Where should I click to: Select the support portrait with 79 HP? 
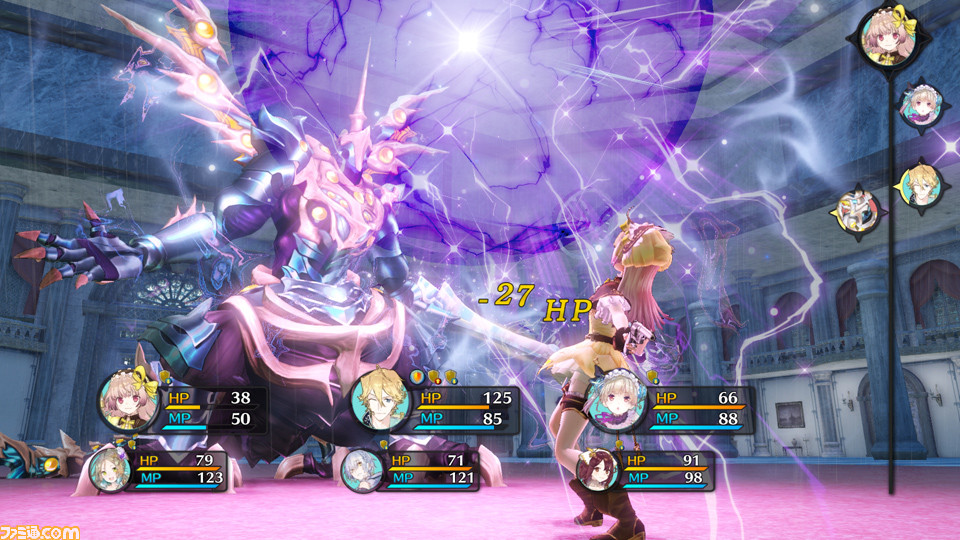tap(109, 470)
